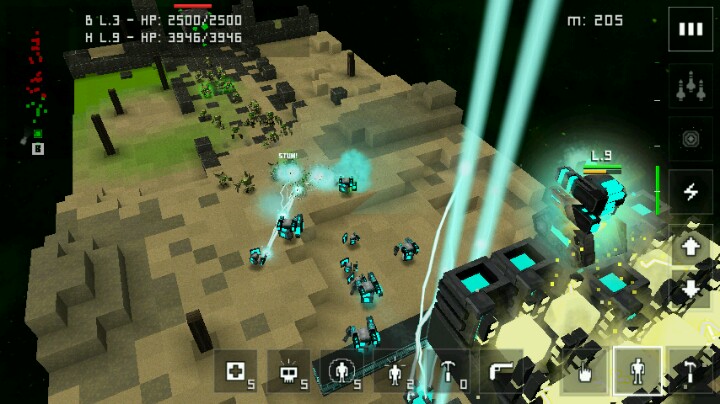Open the pause menu with three bars

click(690, 30)
